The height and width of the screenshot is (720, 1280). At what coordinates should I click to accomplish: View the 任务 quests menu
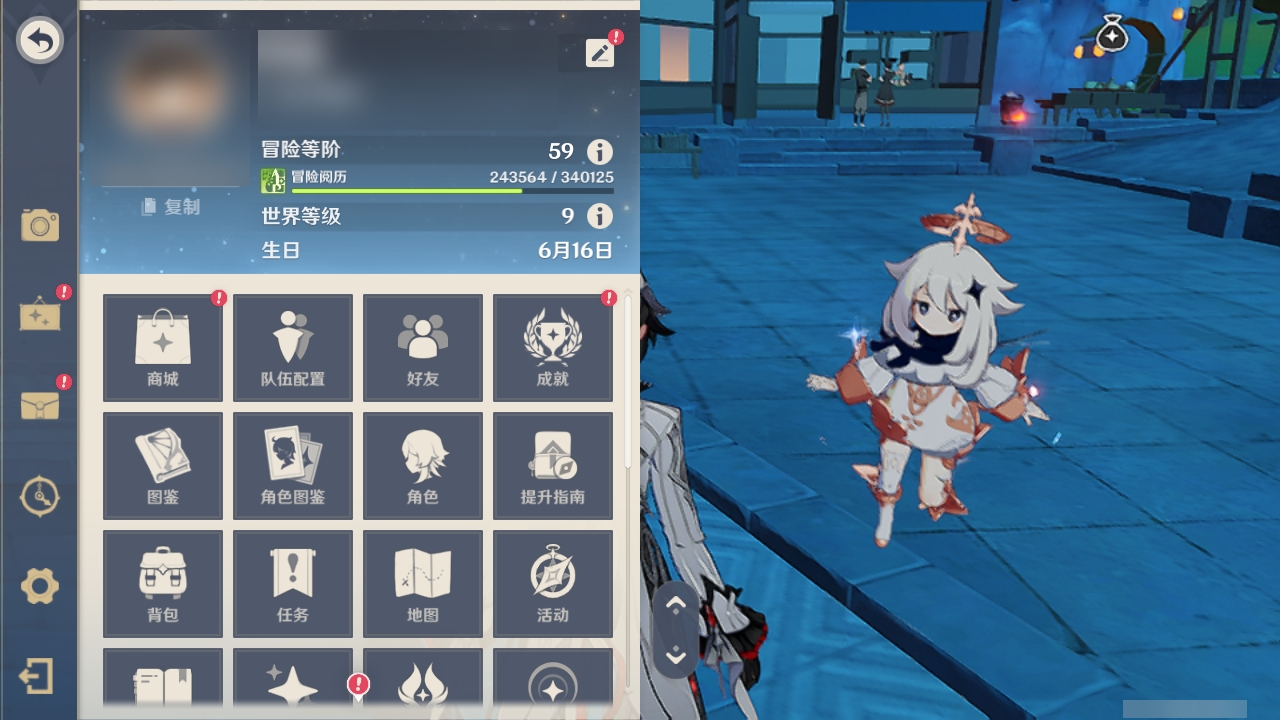coord(292,584)
